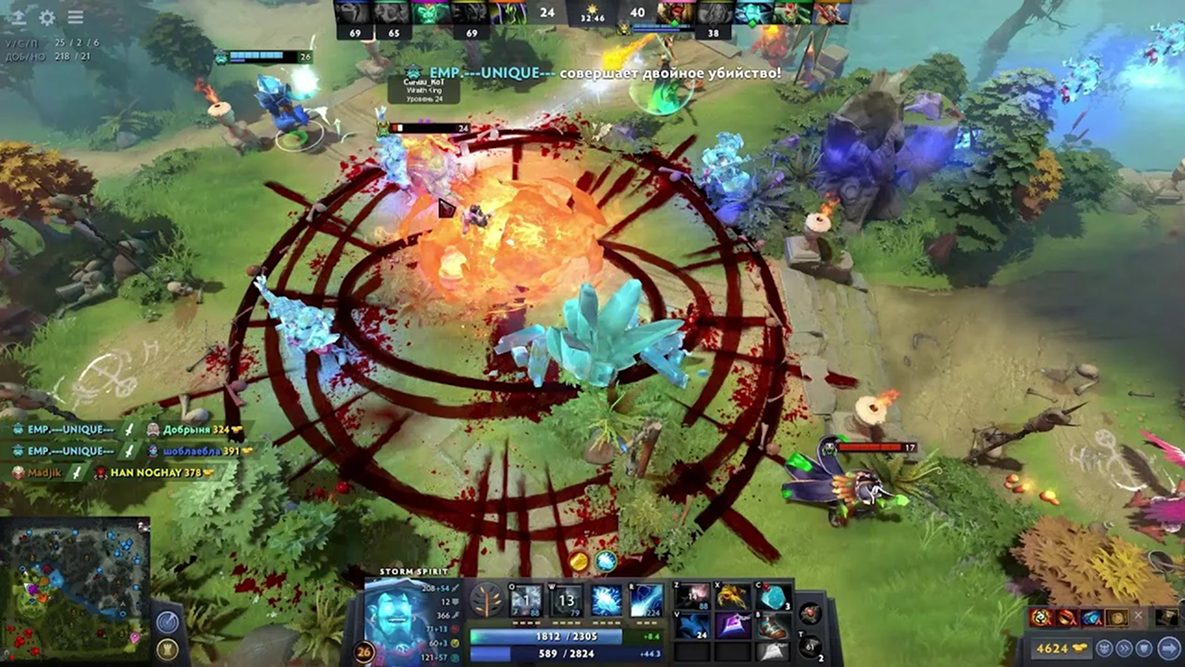
Task: Open the talent tree icon
Action: tap(487, 601)
